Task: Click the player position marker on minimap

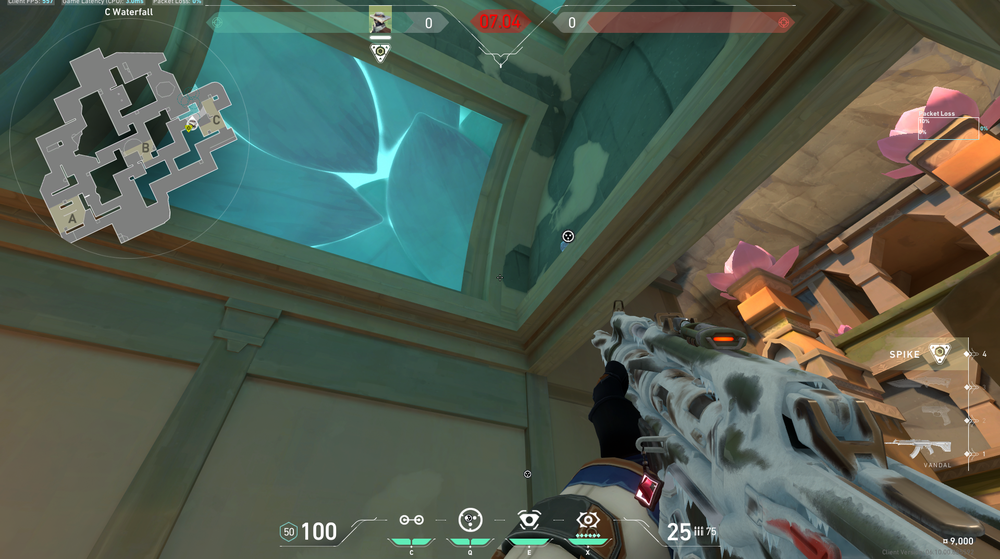Action: [190, 125]
